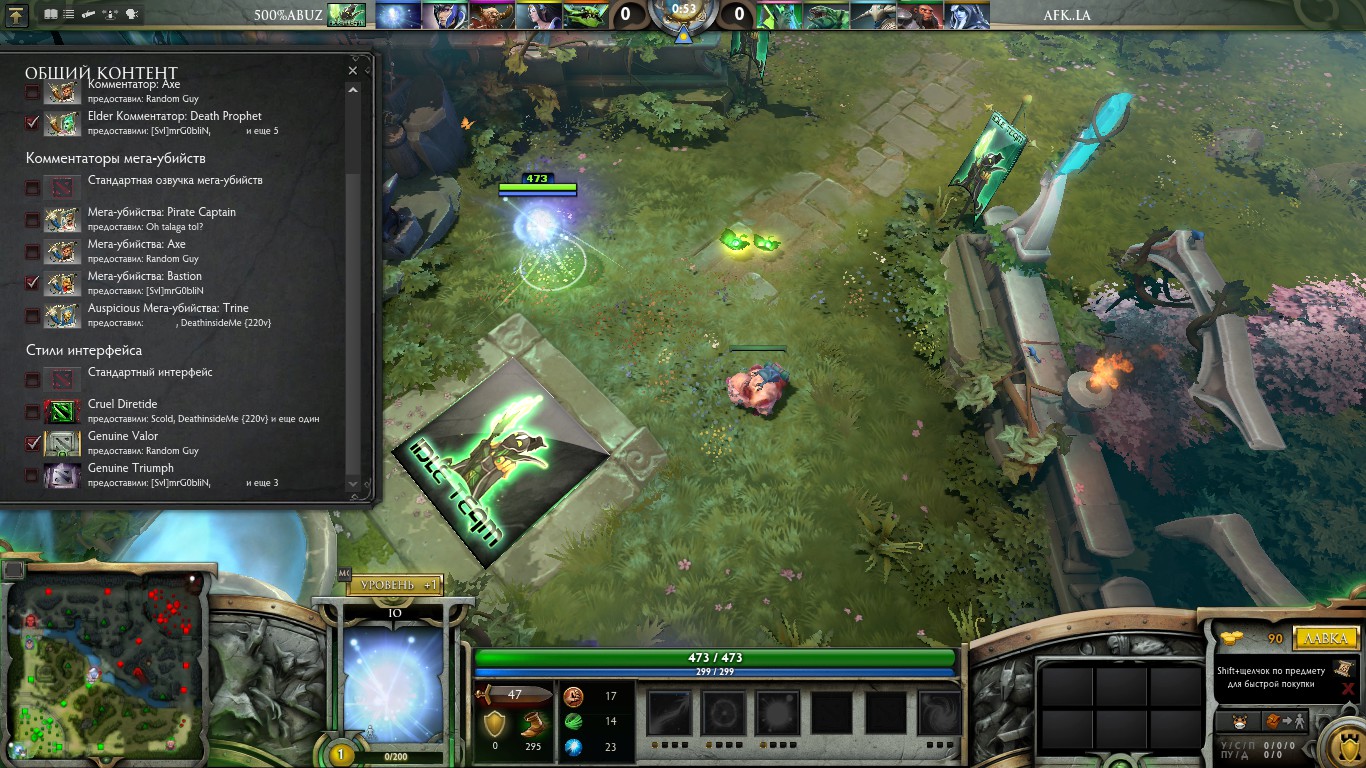Click the glyph of fortification shield button

(1343, 745)
